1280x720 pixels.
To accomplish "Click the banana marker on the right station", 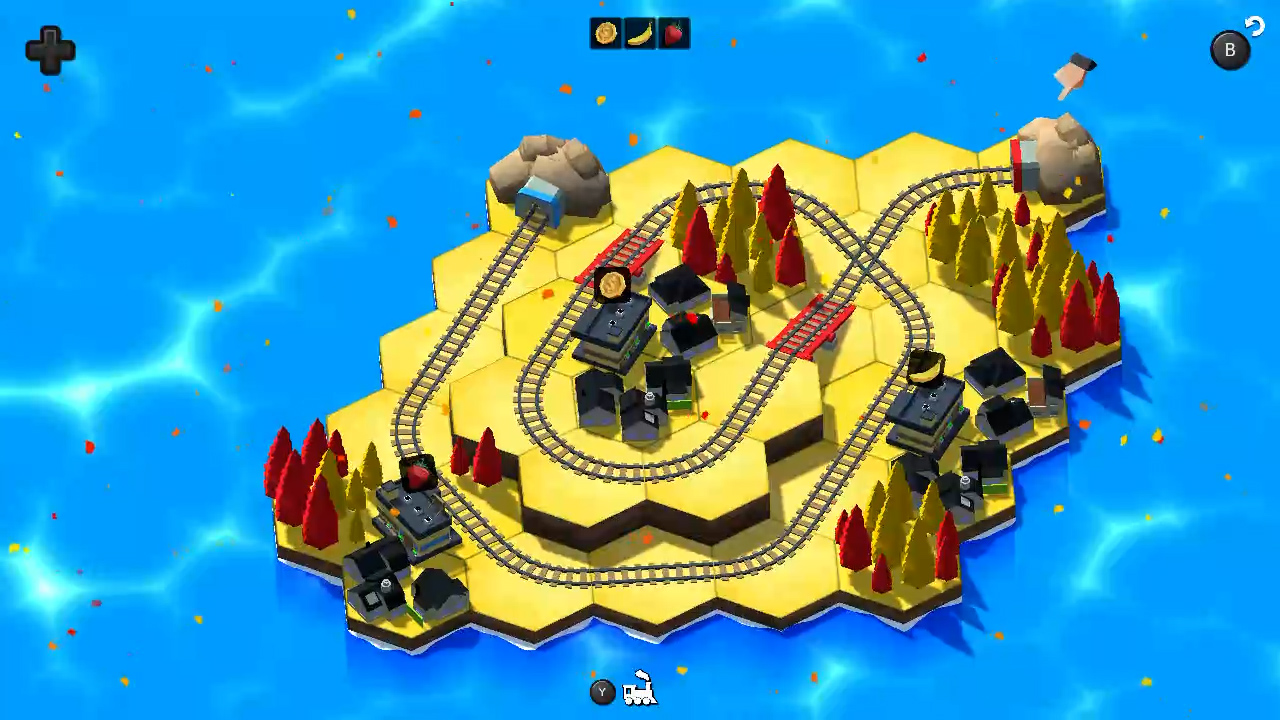I will coord(928,367).
